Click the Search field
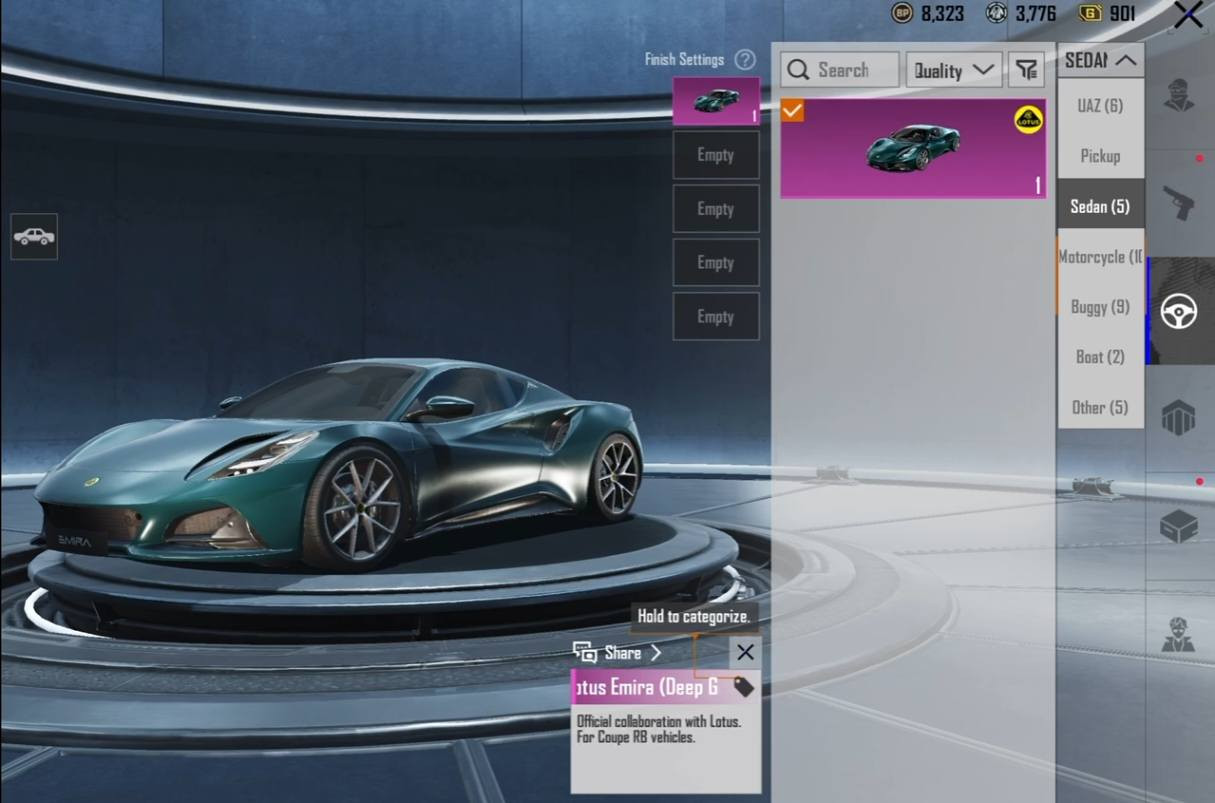Viewport: 1215px width, 803px height. coord(840,70)
